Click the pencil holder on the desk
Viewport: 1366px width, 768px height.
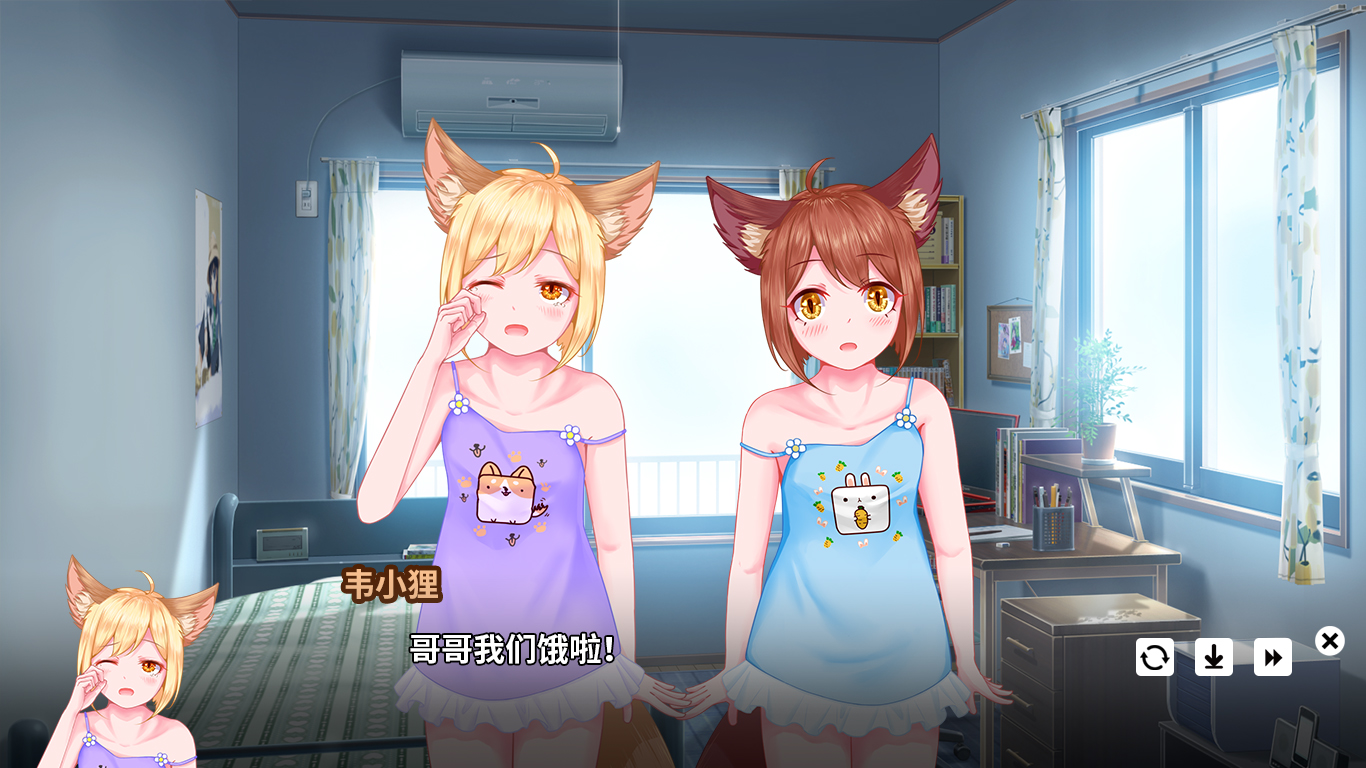coord(1055,520)
